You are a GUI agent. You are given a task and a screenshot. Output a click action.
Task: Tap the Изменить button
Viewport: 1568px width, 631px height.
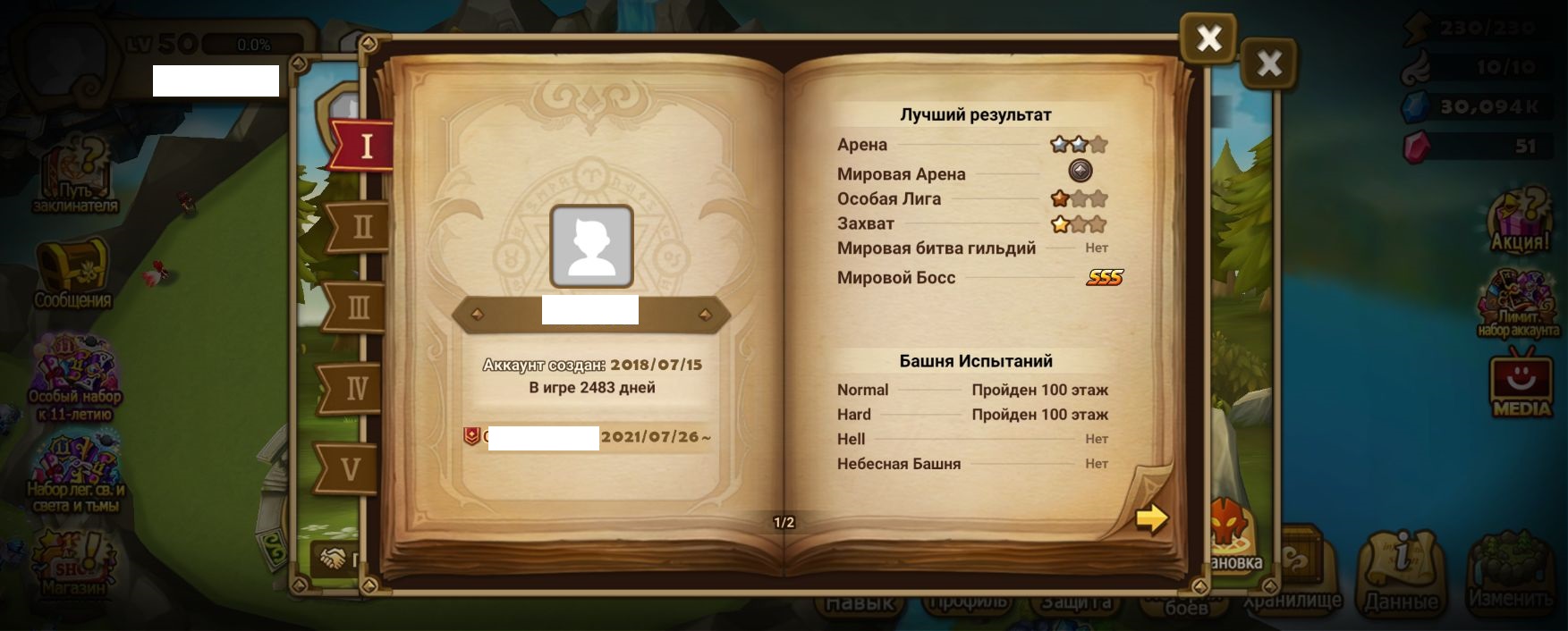pos(1510,572)
